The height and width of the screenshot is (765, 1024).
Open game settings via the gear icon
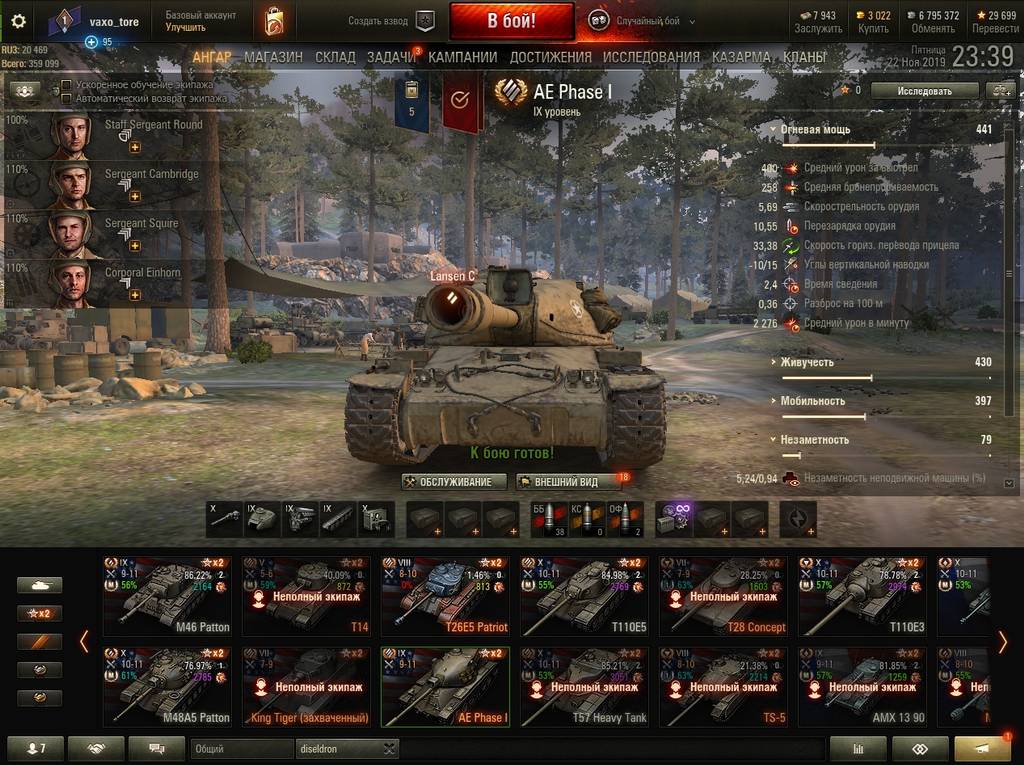click(x=18, y=21)
